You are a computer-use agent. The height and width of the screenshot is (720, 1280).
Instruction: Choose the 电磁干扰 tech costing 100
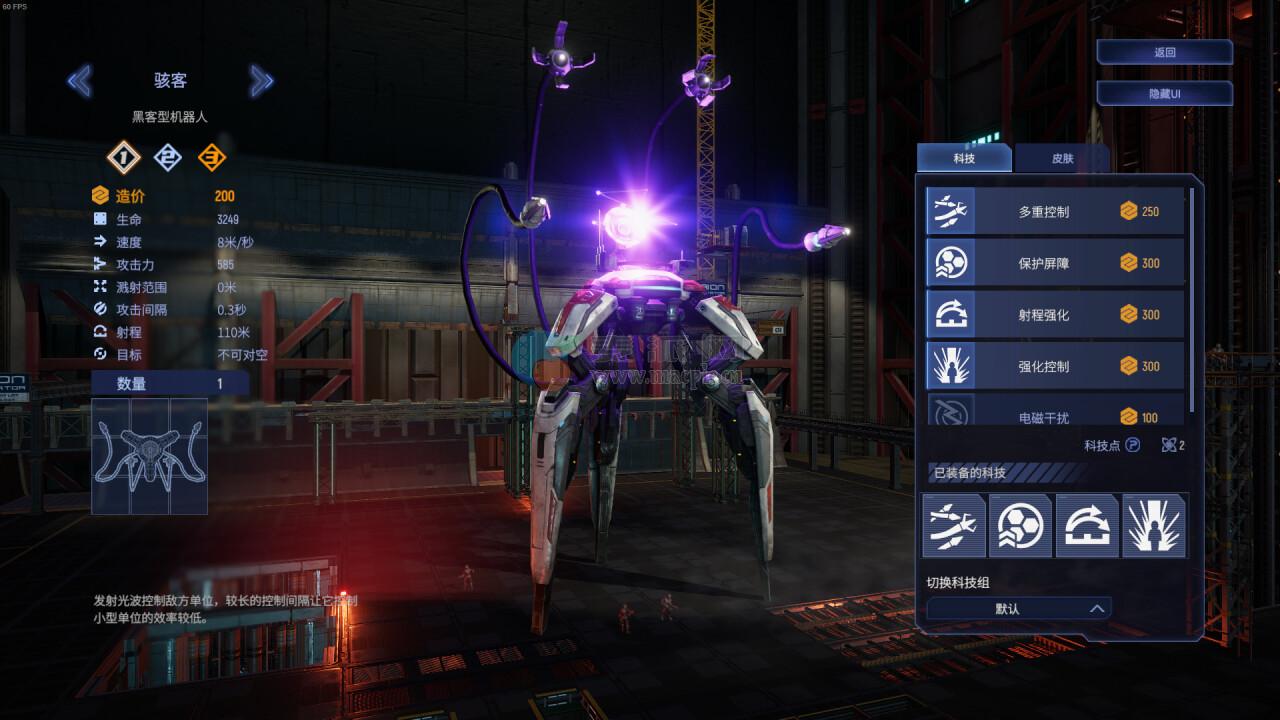(x=1055, y=414)
